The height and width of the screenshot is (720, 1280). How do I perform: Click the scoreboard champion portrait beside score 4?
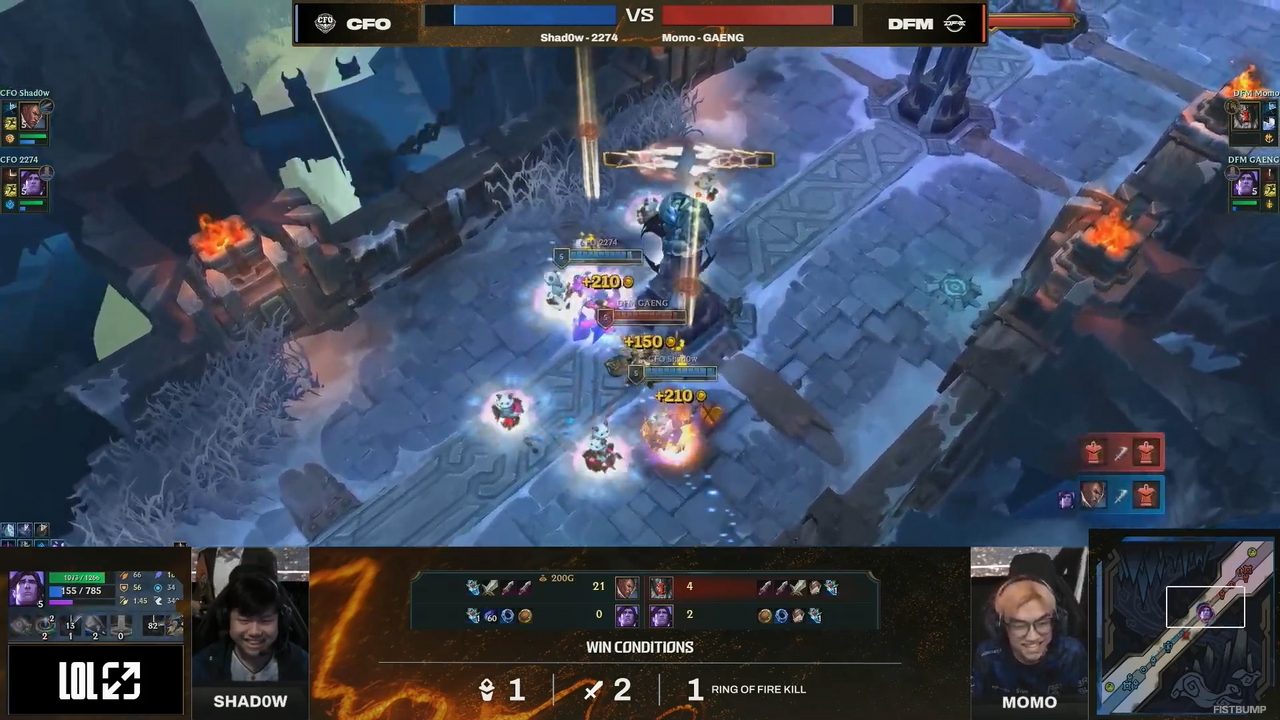coord(661,588)
